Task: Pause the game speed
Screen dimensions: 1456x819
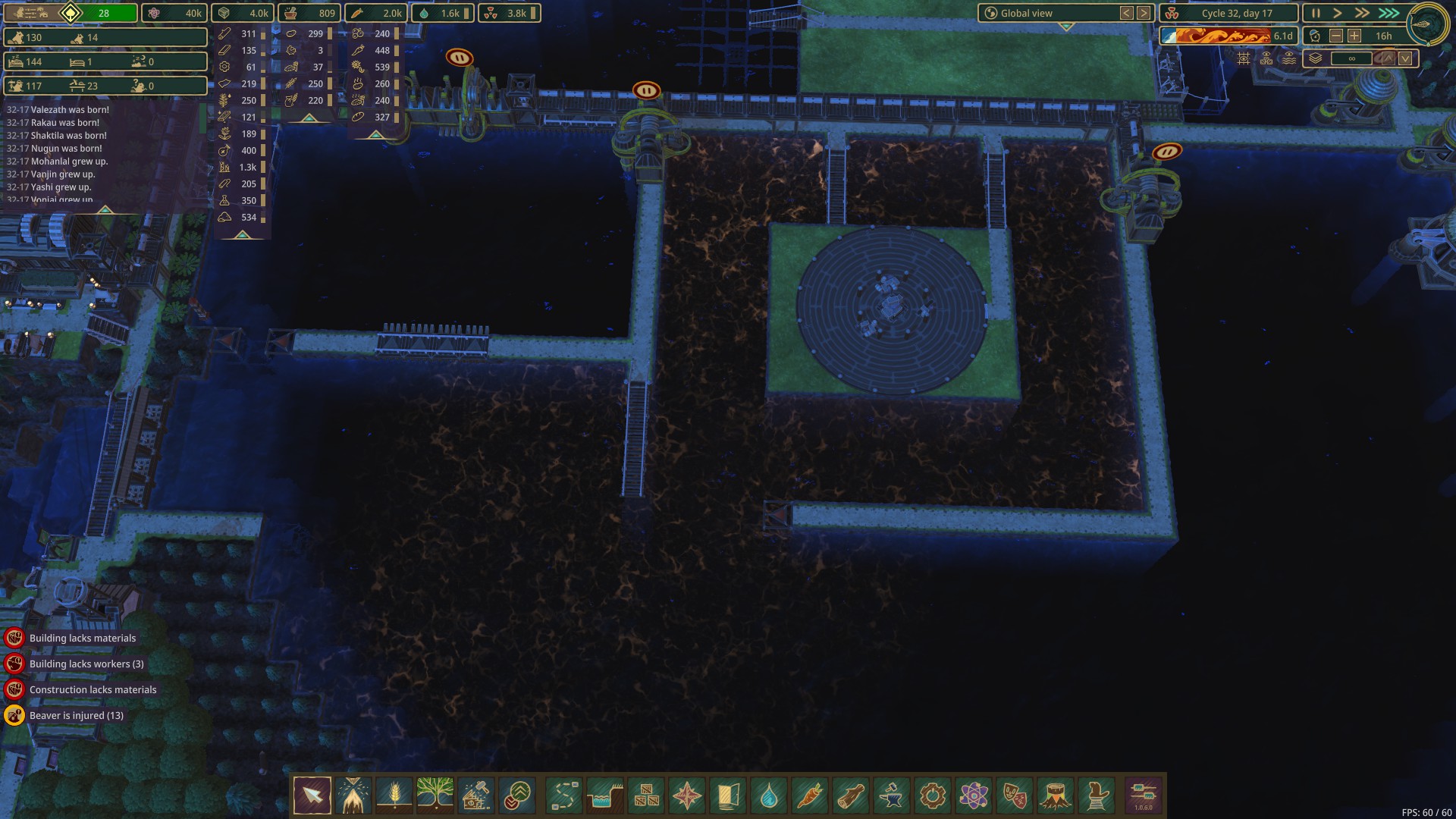Action: [x=1316, y=14]
